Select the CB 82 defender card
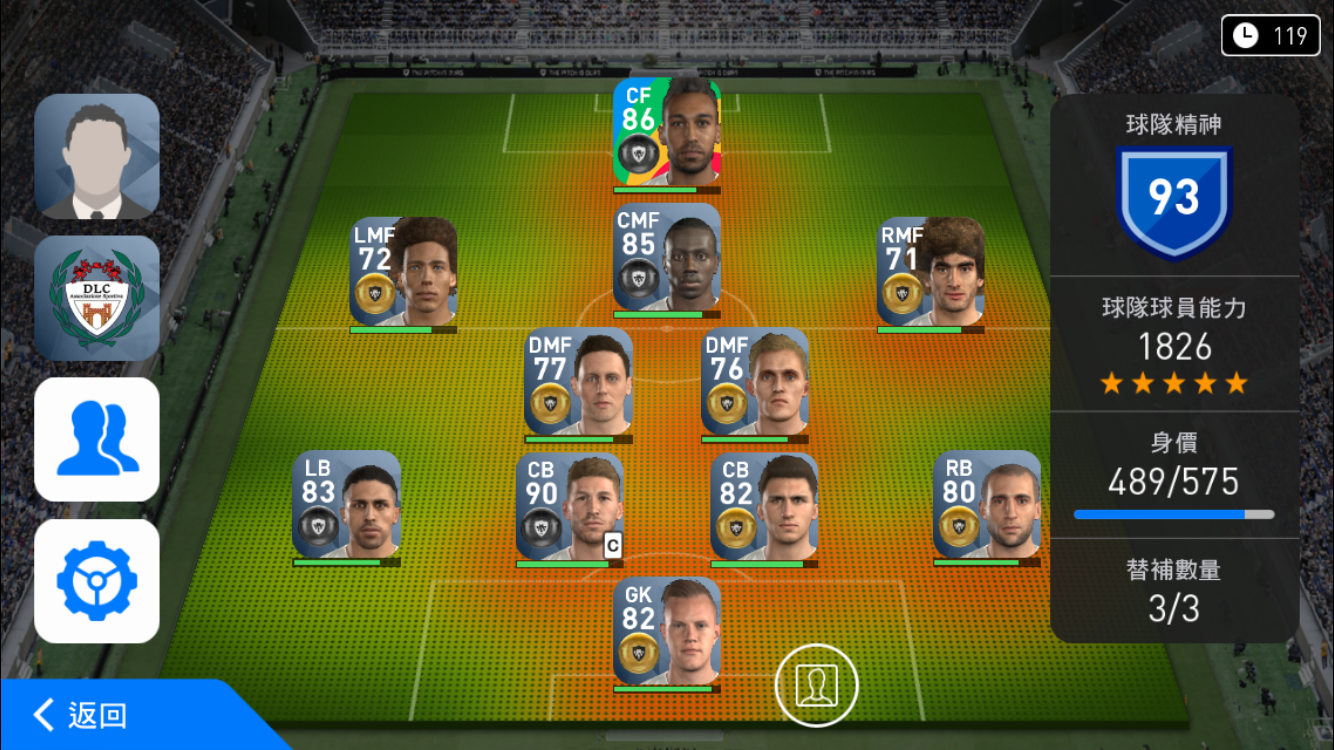 [764, 507]
